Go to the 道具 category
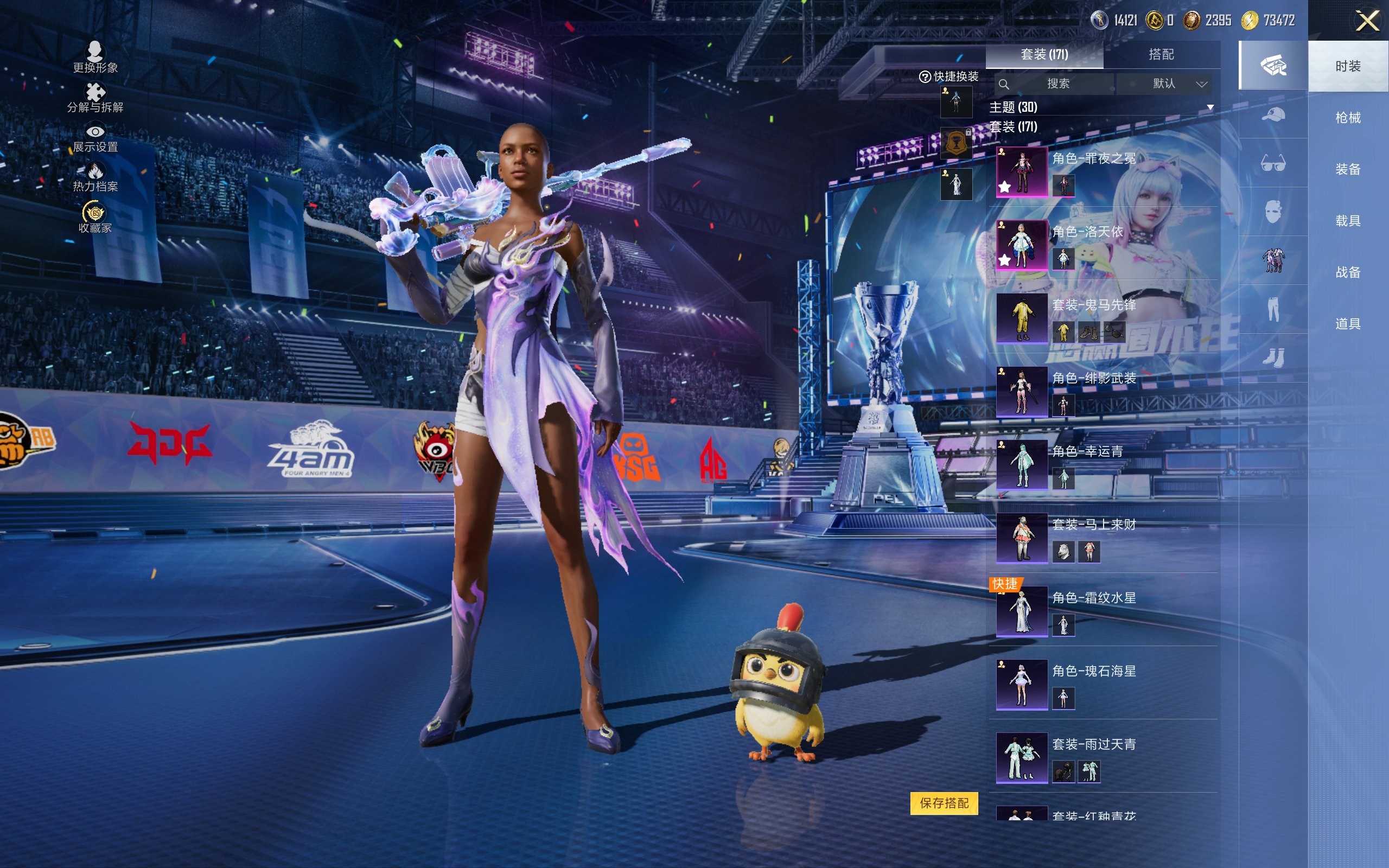Screen dimensions: 1389x868 1348,324
